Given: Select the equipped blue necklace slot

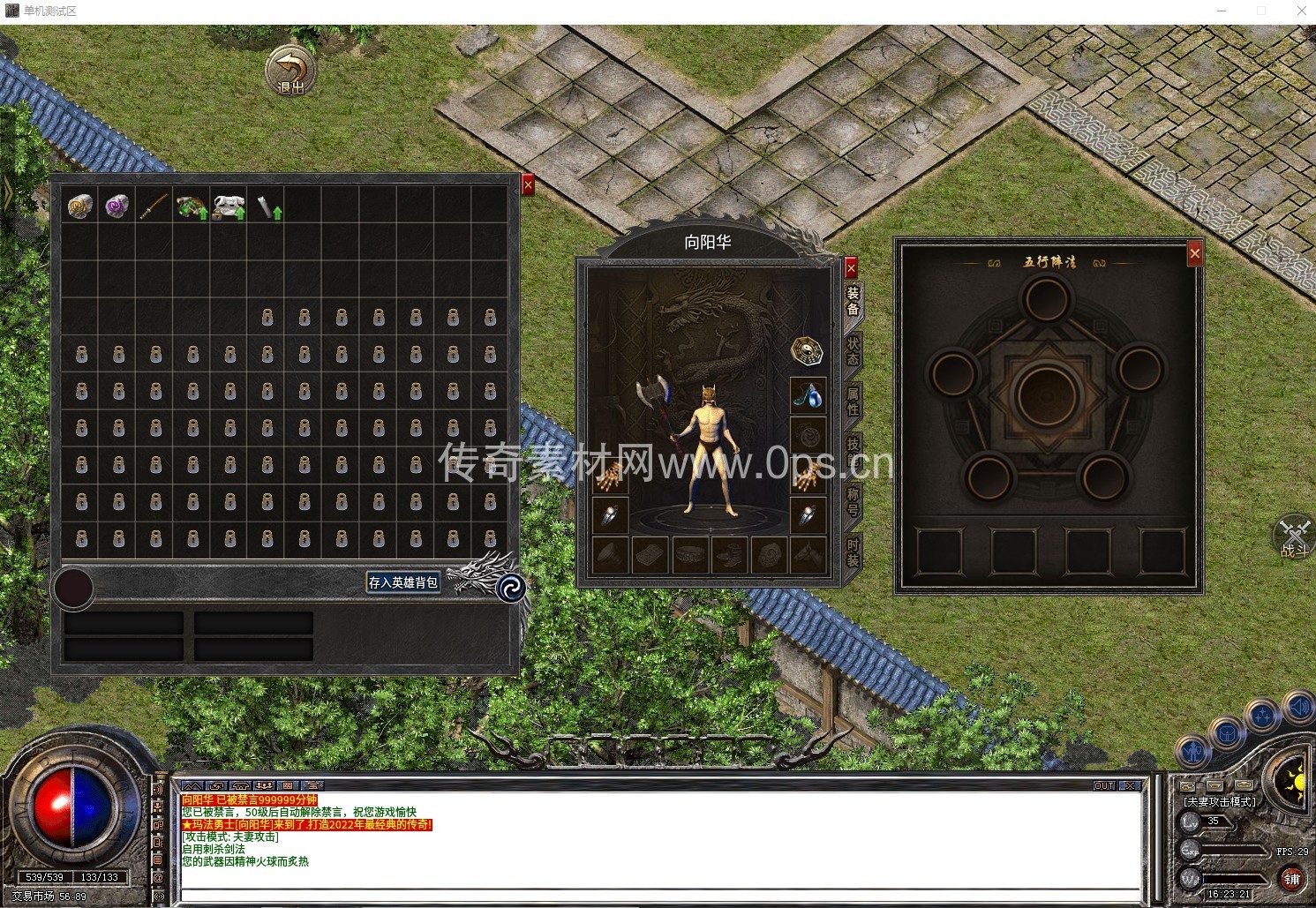Looking at the screenshot, I should 808,396.
